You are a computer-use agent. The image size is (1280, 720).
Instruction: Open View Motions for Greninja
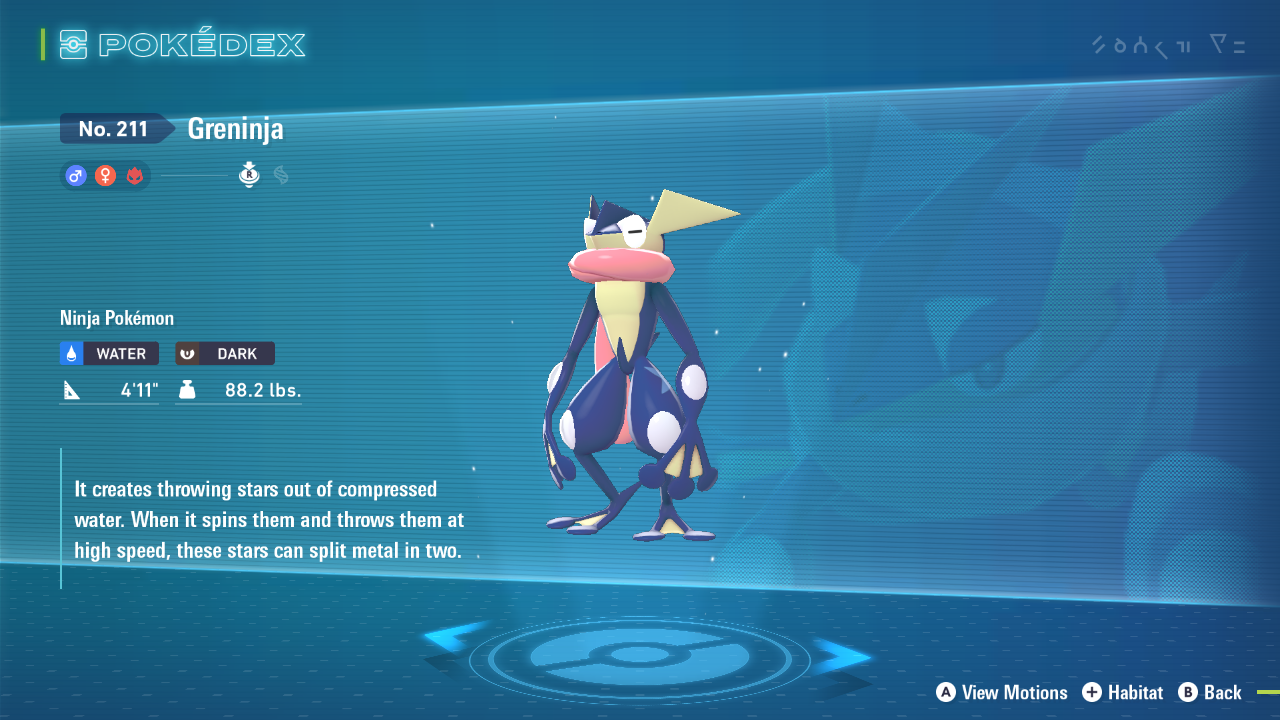click(1002, 692)
